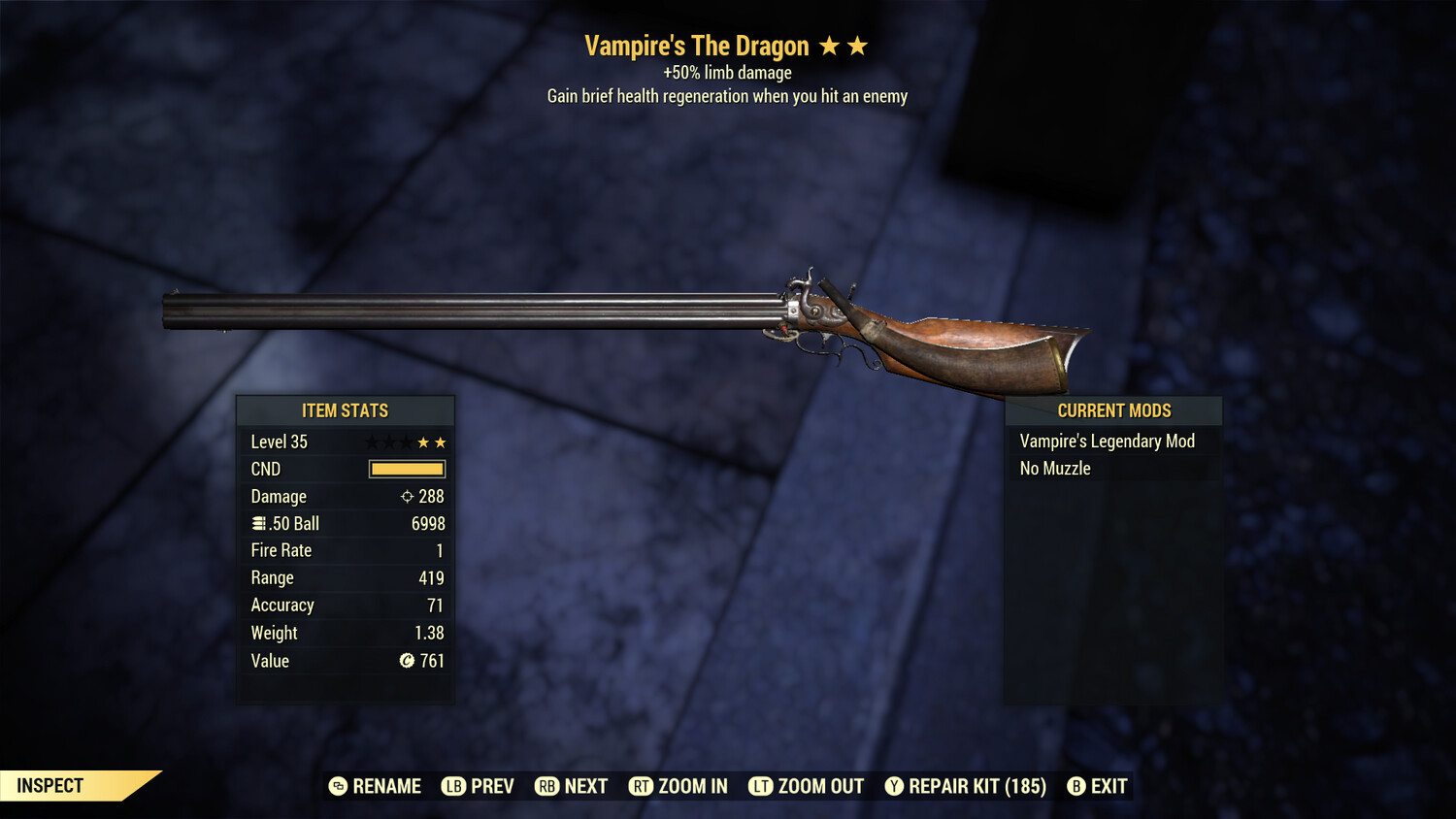Switch to the INSPECT tab
The height and width of the screenshot is (819, 1456).
(49, 786)
